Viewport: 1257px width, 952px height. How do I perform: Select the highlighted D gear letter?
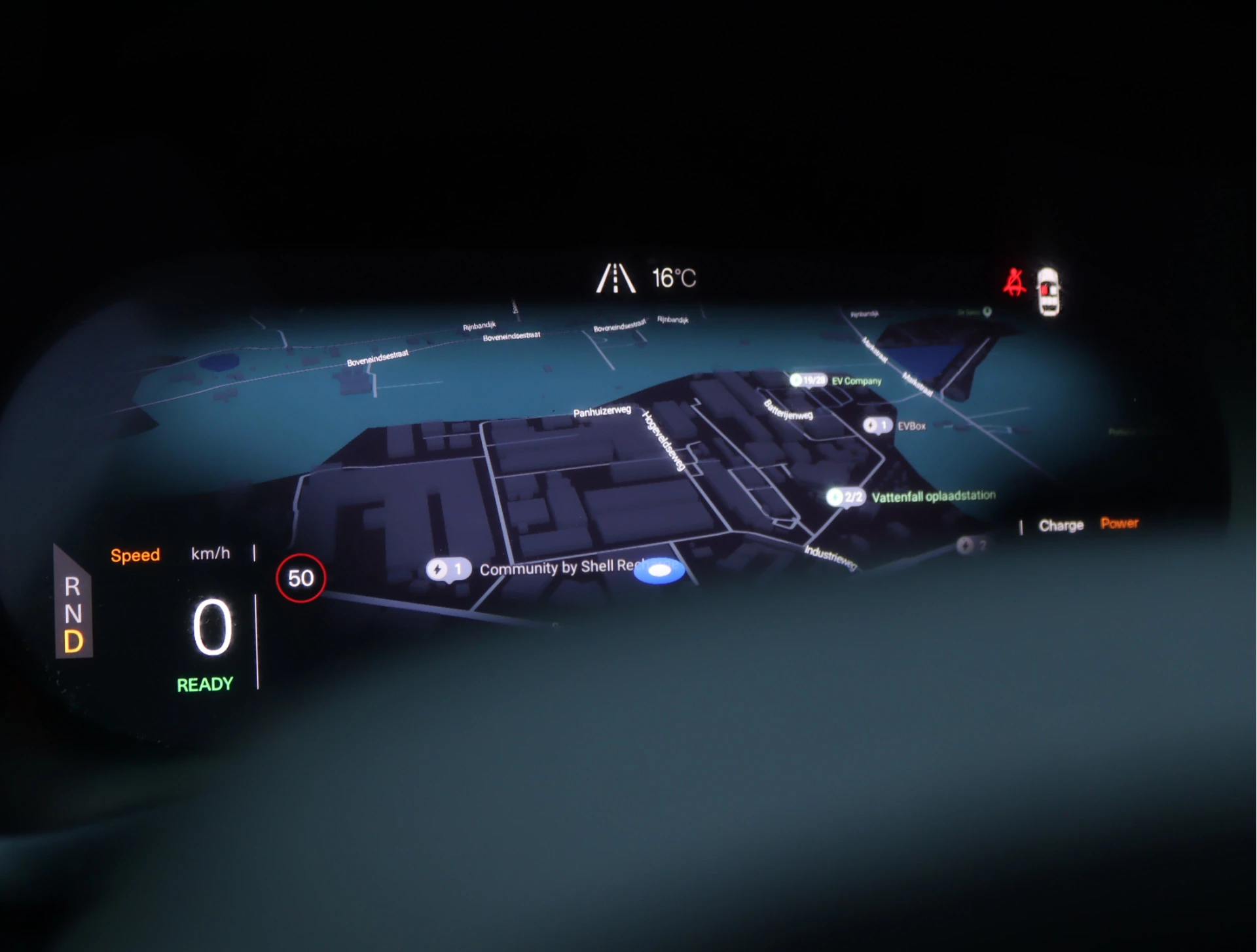[73, 642]
